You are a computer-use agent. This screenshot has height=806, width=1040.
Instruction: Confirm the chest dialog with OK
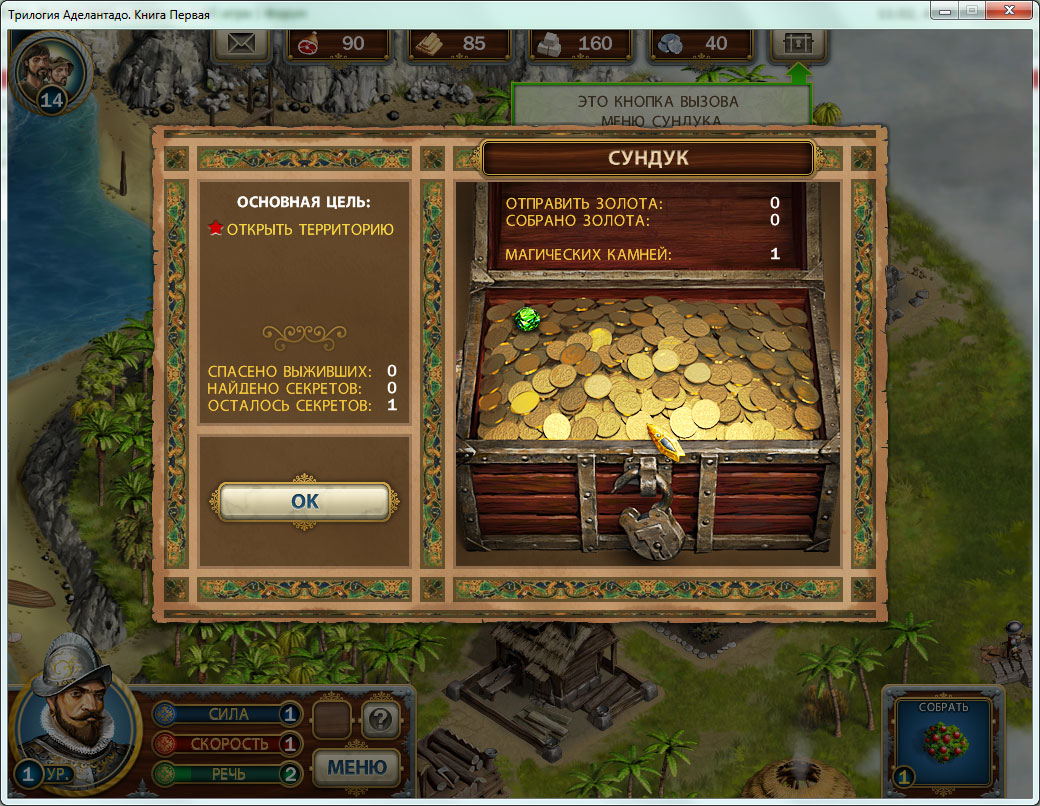click(304, 501)
